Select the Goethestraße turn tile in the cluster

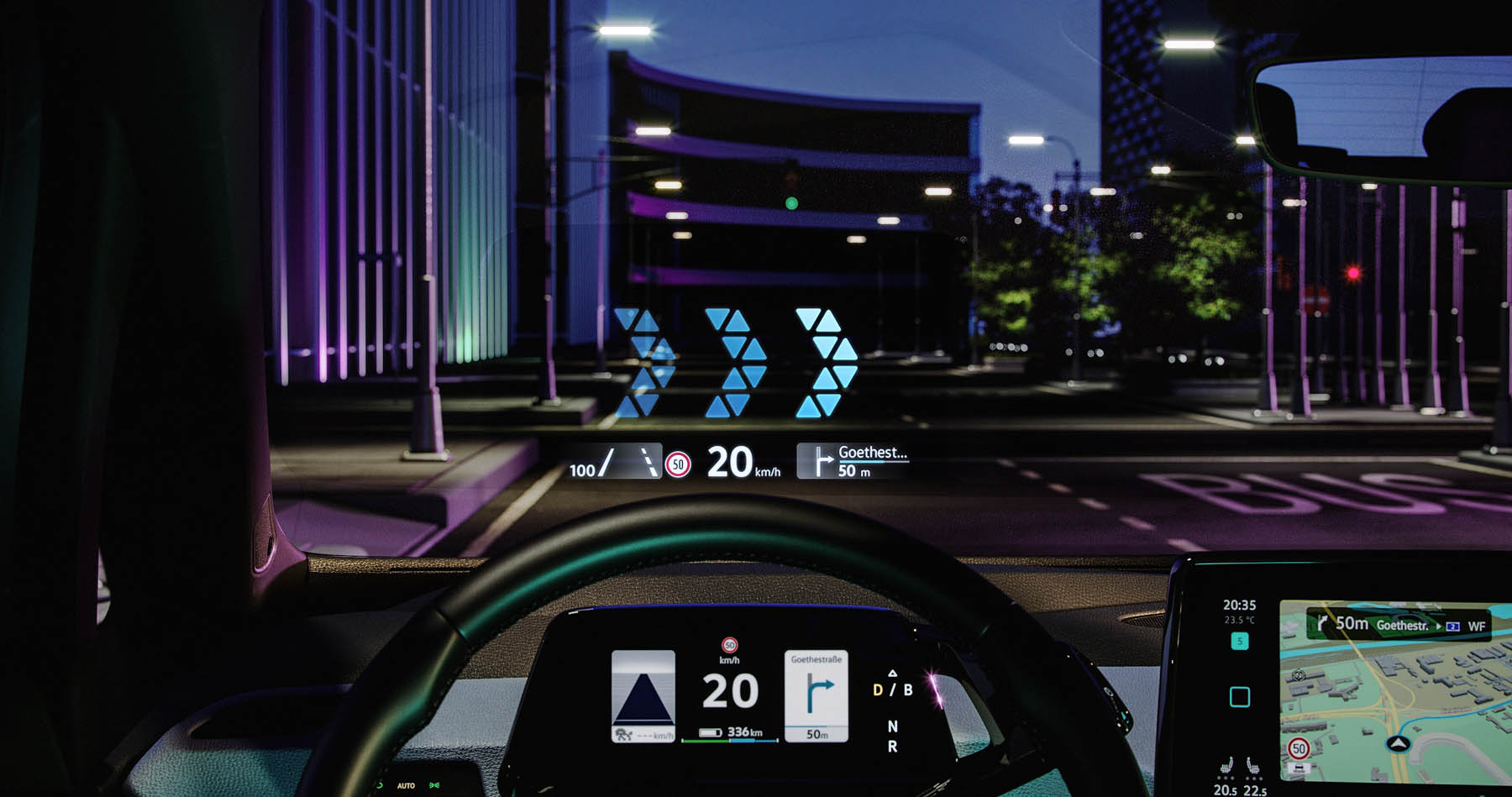(816, 696)
